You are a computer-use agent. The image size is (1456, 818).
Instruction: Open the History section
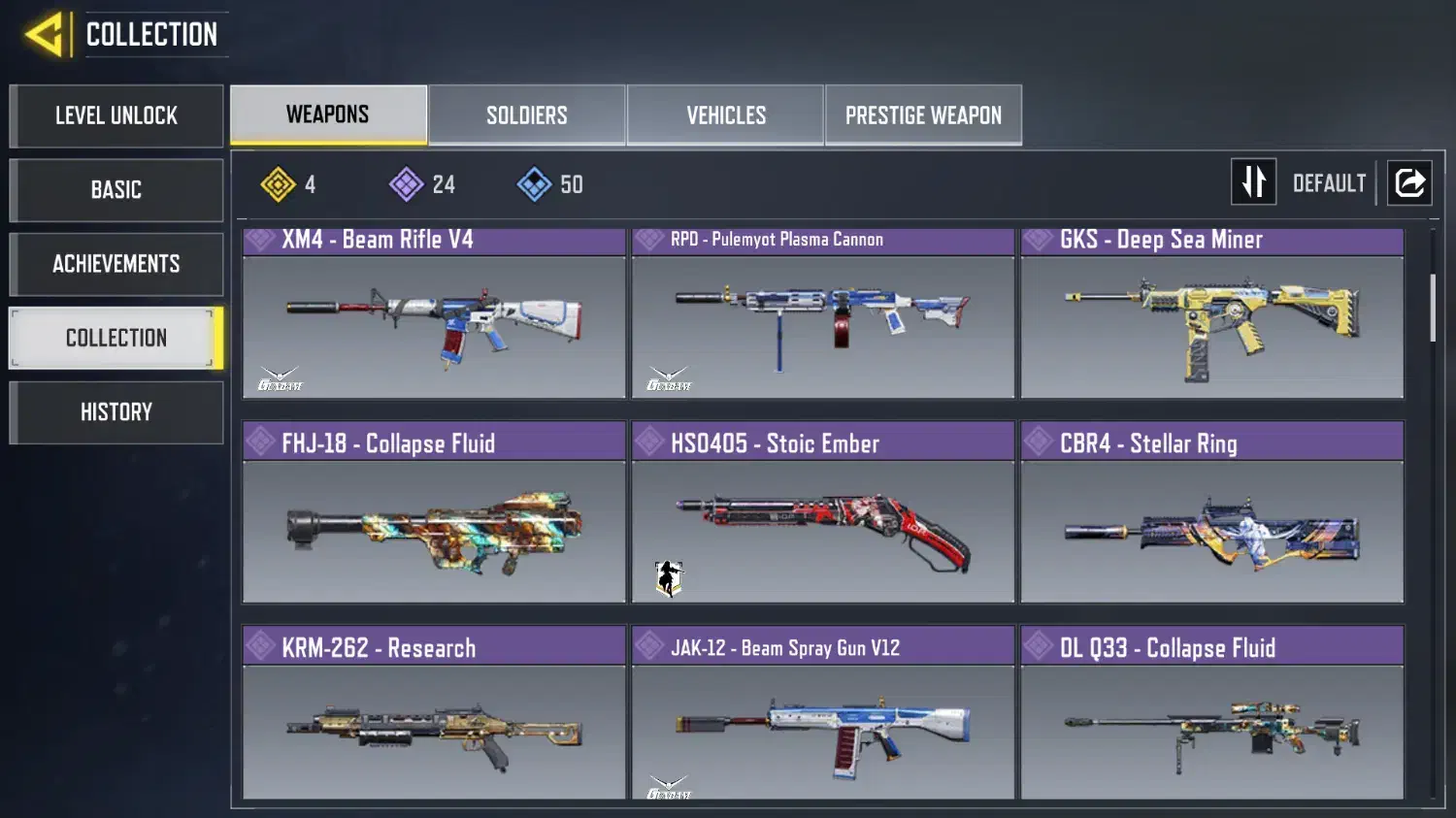(x=116, y=412)
